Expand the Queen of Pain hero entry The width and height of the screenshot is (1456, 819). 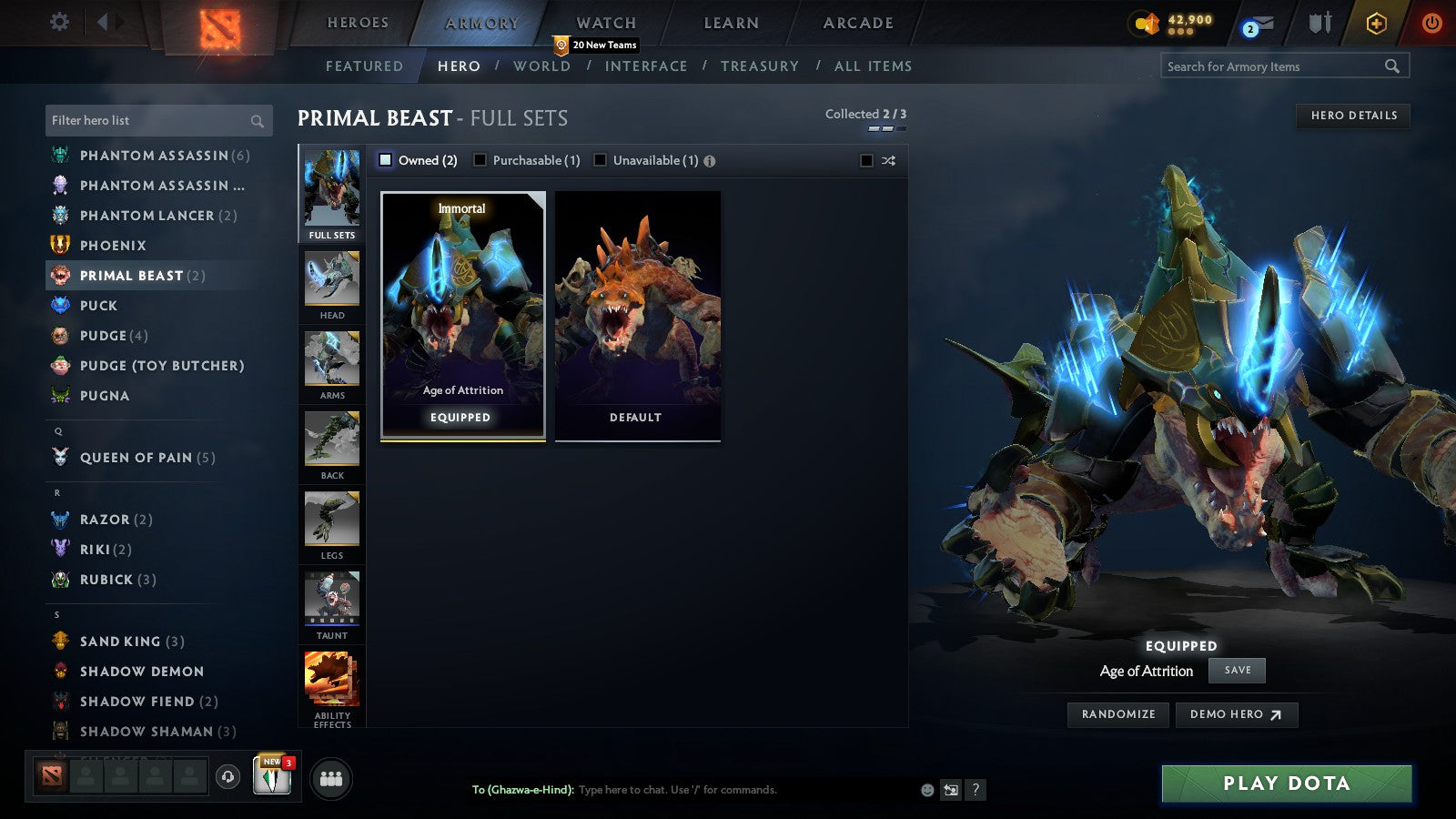click(136, 458)
